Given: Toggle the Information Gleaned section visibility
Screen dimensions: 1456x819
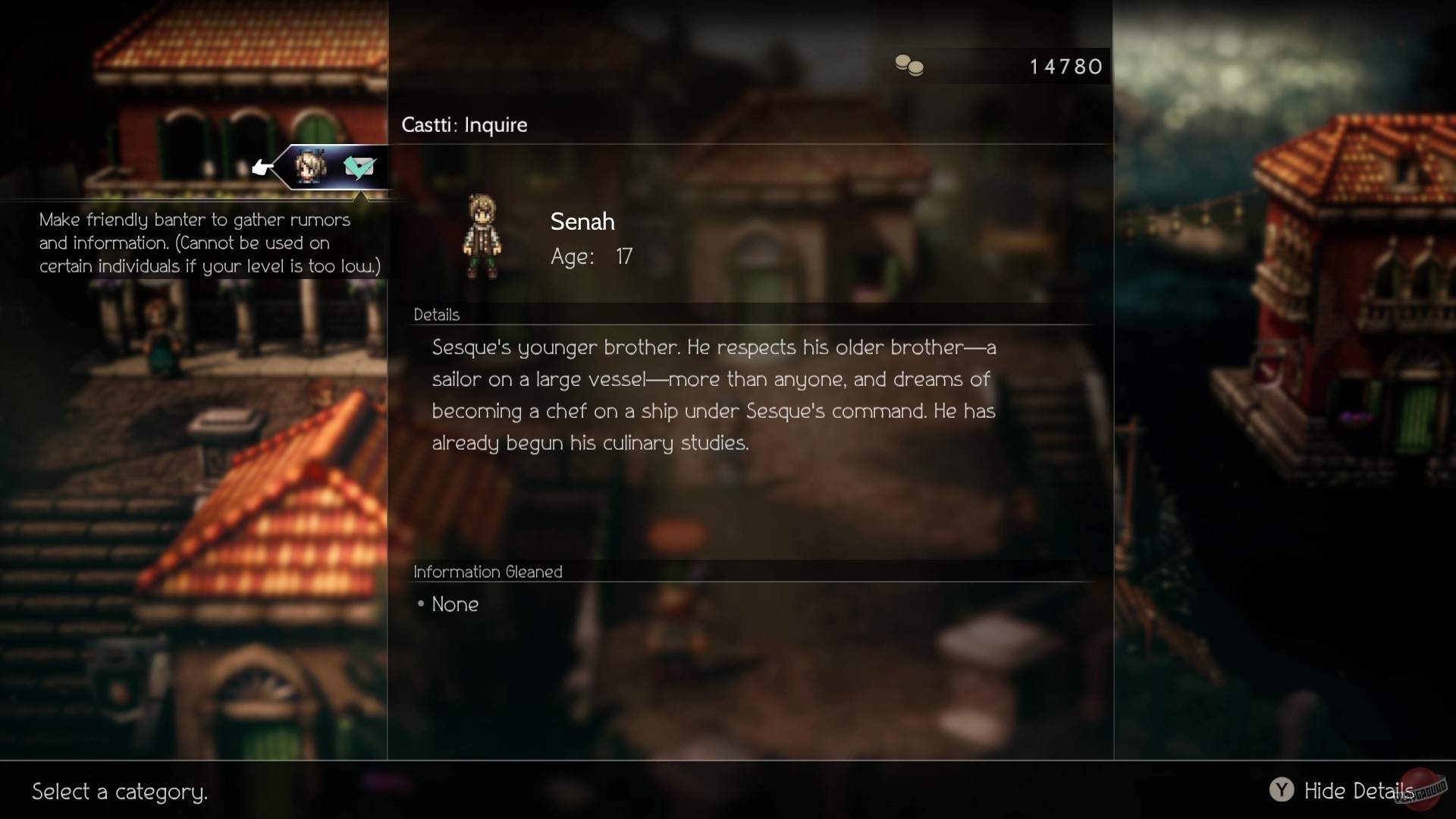Looking at the screenshot, I should pos(488,572).
